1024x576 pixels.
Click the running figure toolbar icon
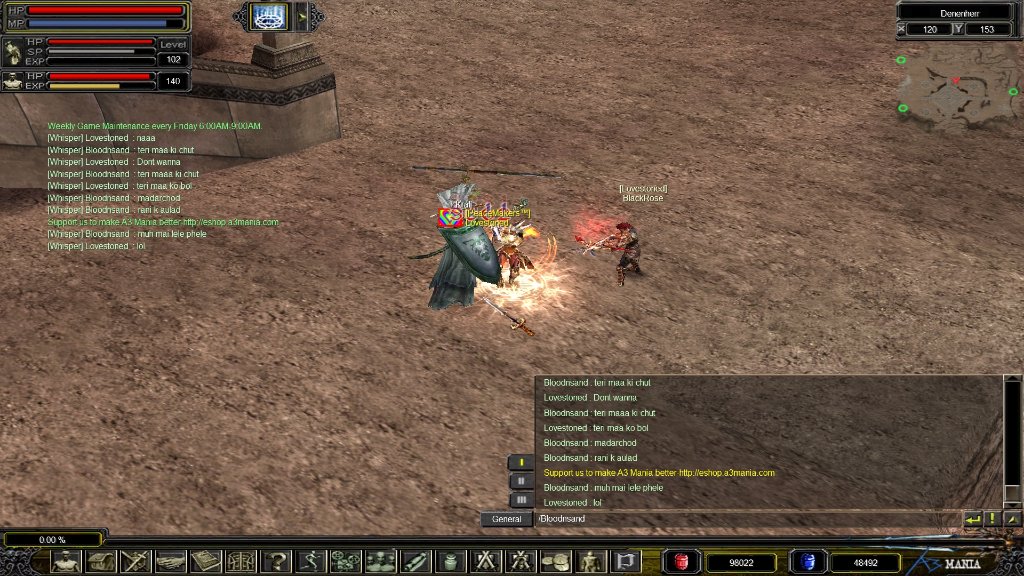[311, 561]
